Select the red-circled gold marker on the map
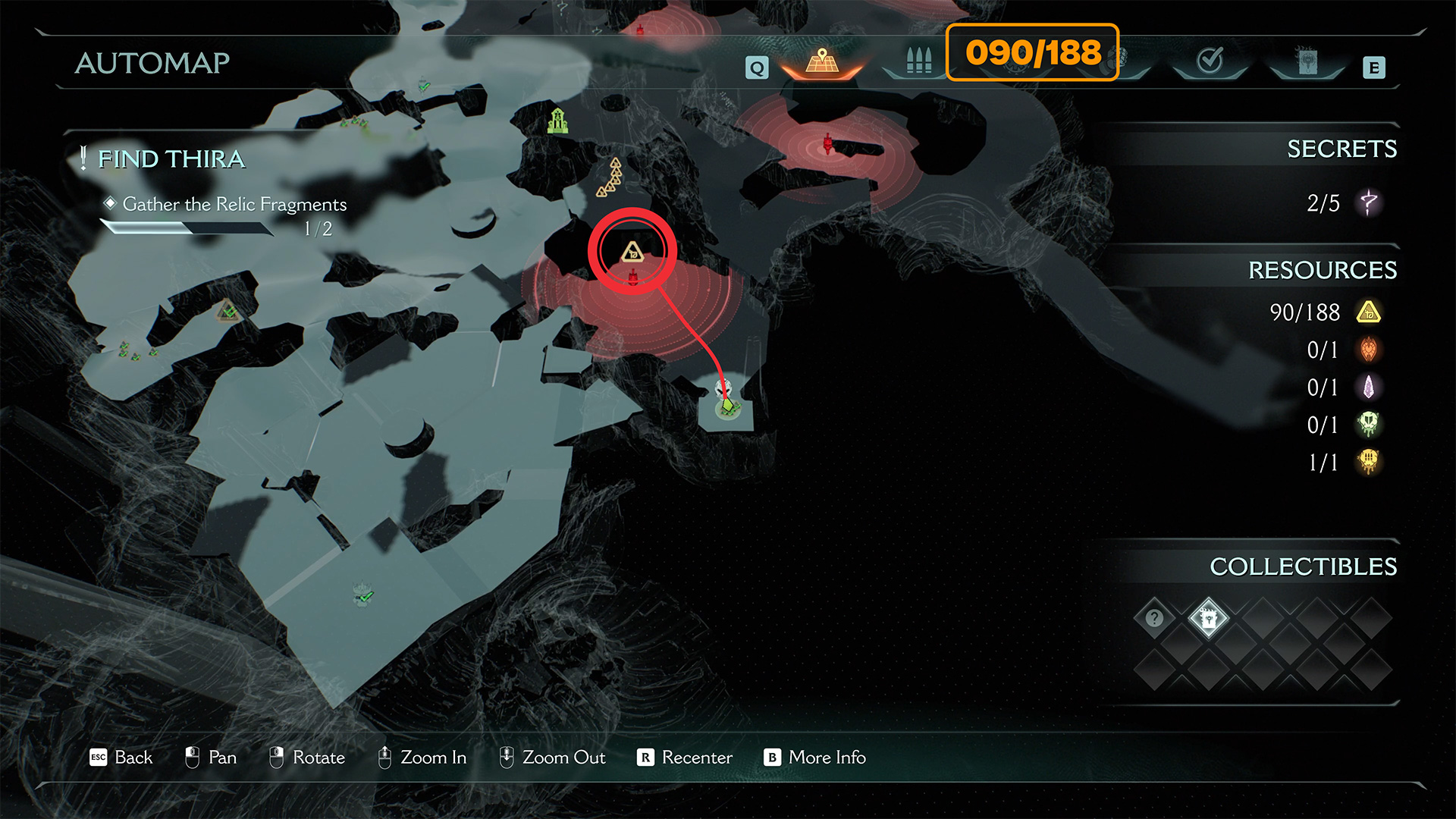The height and width of the screenshot is (819, 1456). 632,252
